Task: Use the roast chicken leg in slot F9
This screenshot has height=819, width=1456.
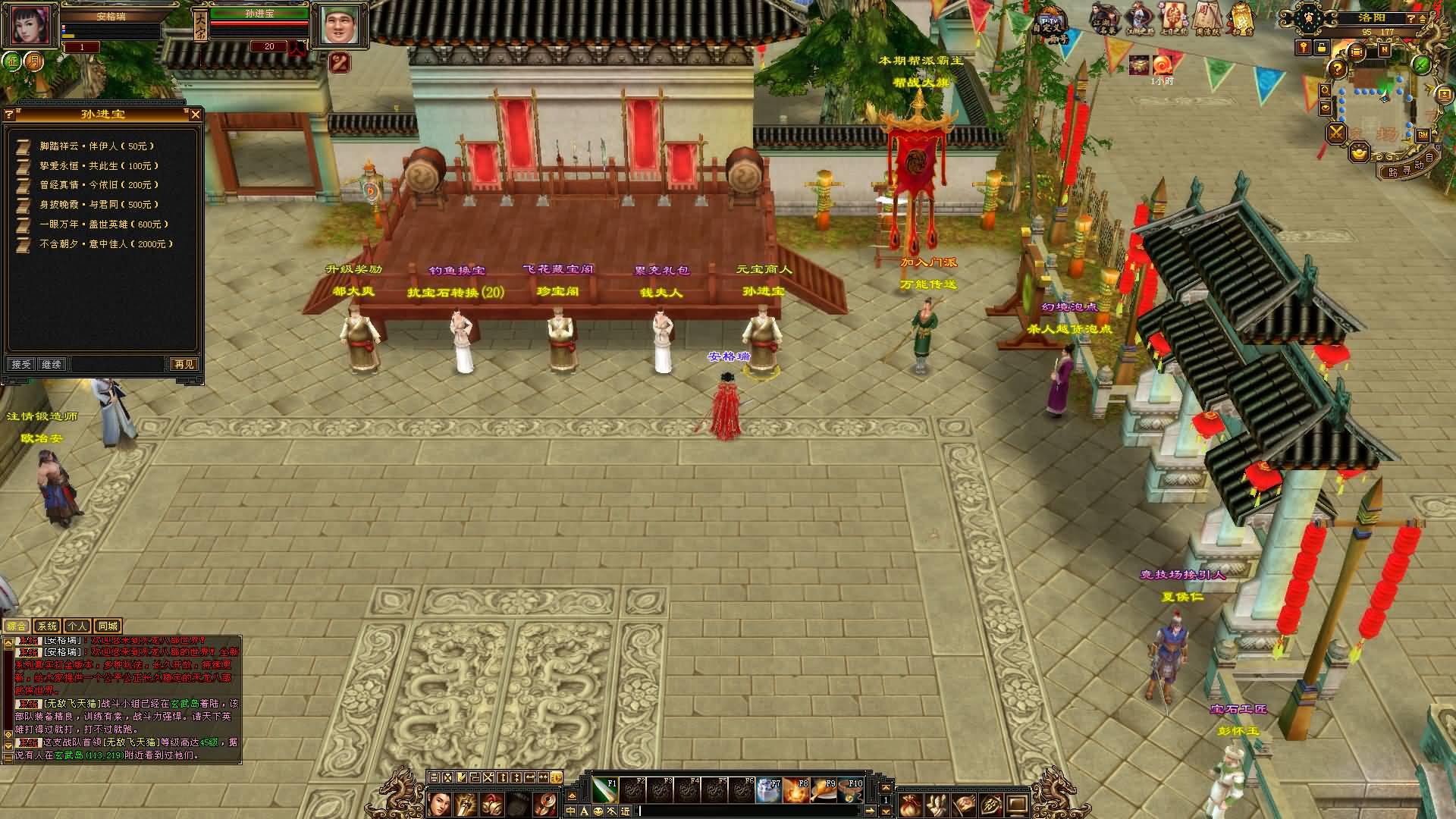Action: [x=823, y=791]
